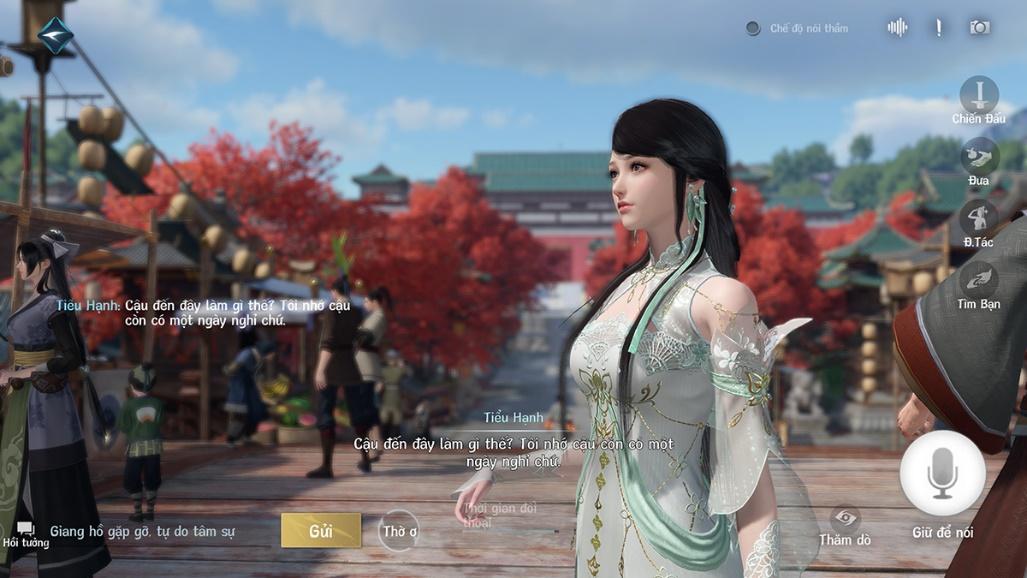Click the Thờ ơ indifferent response button

point(399,531)
